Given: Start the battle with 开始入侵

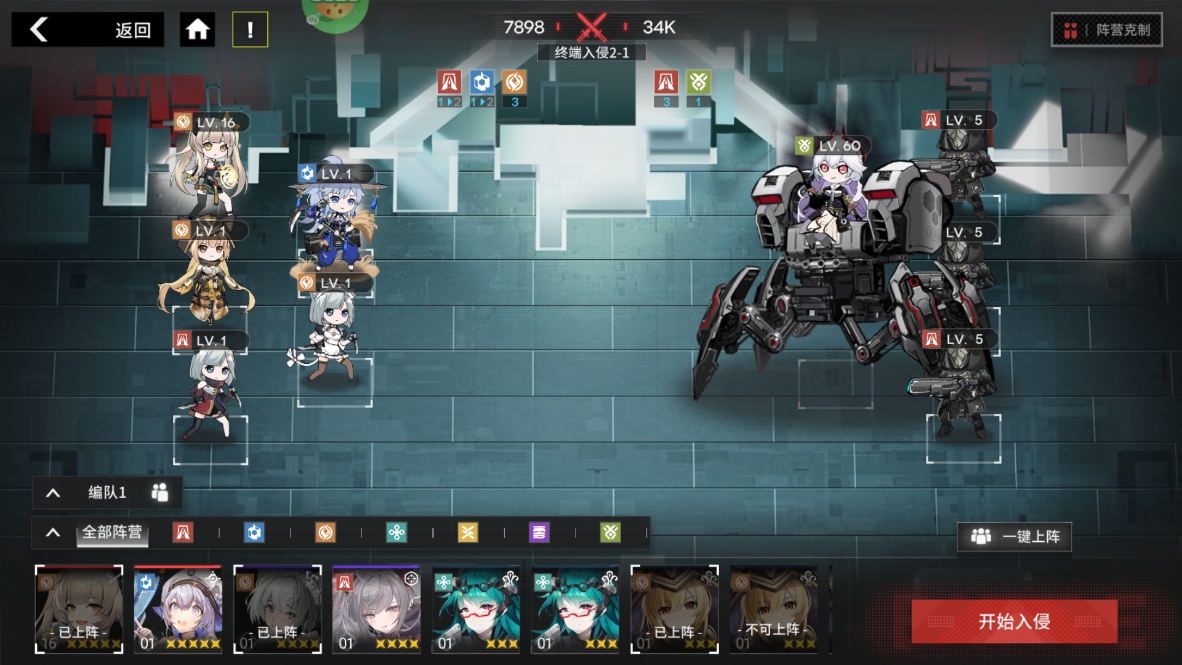Looking at the screenshot, I should point(1014,621).
